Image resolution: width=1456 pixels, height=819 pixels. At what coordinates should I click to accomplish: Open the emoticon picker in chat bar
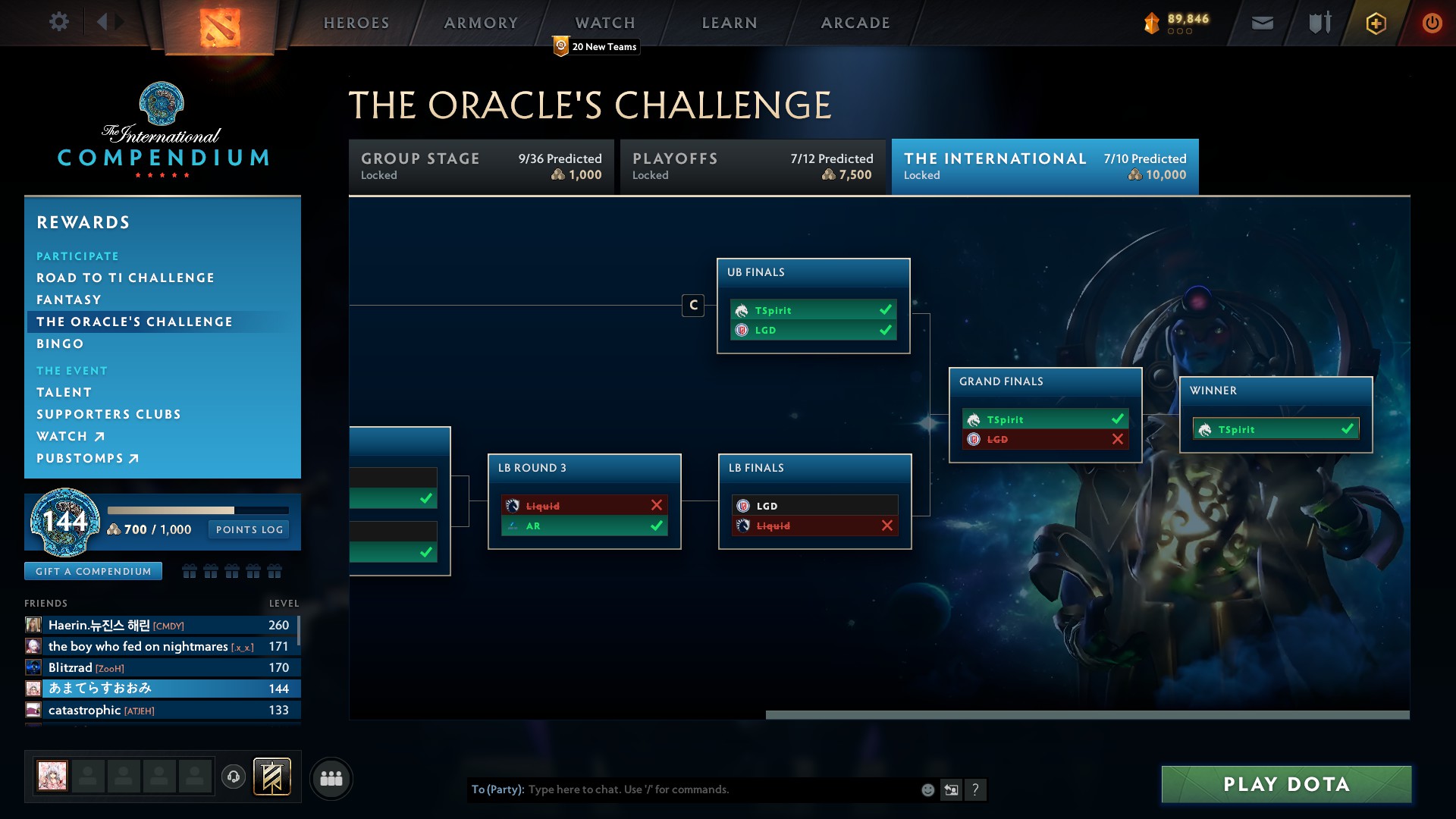pos(927,789)
